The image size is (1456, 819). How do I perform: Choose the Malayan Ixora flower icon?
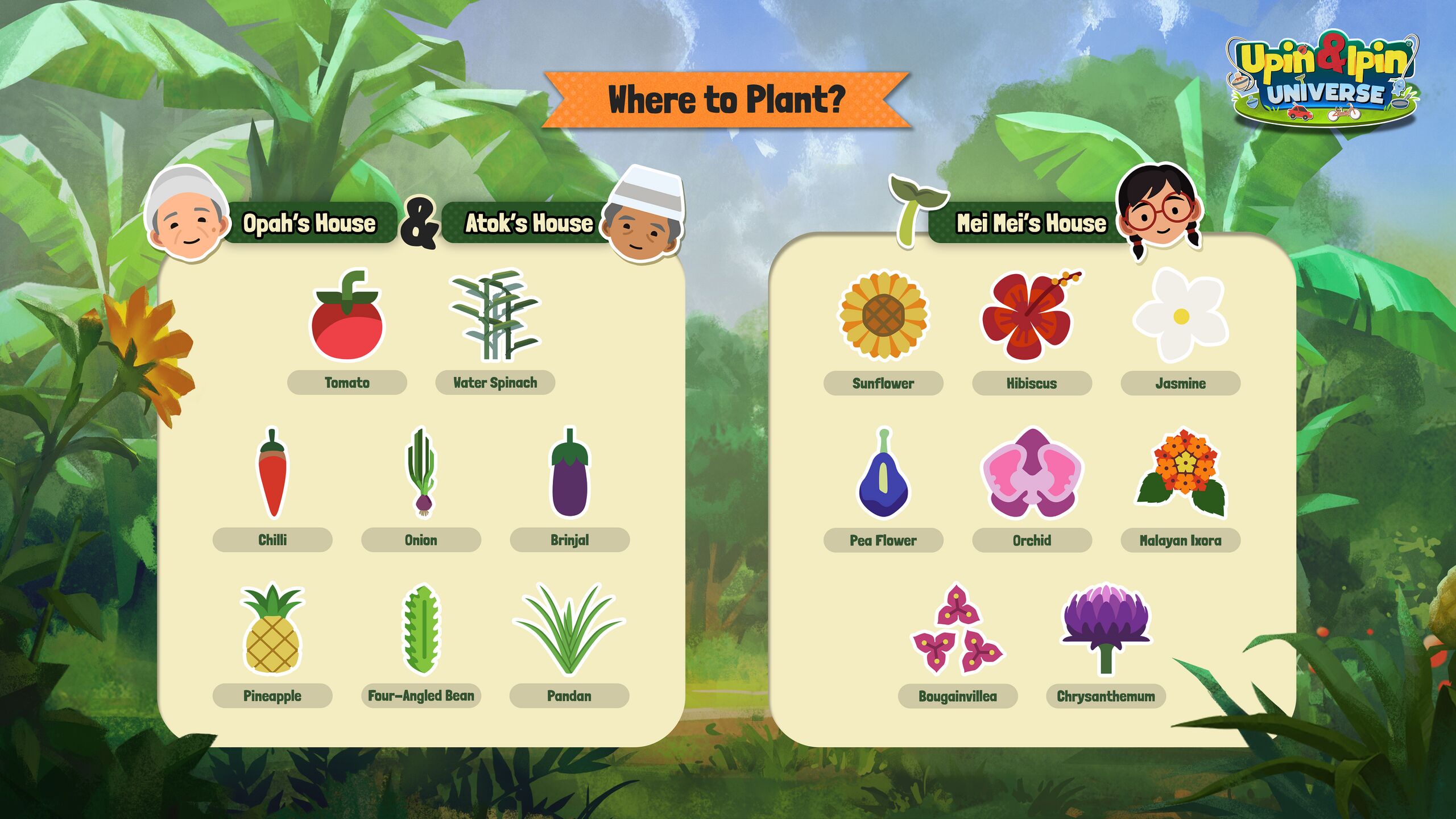coord(1181,473)
